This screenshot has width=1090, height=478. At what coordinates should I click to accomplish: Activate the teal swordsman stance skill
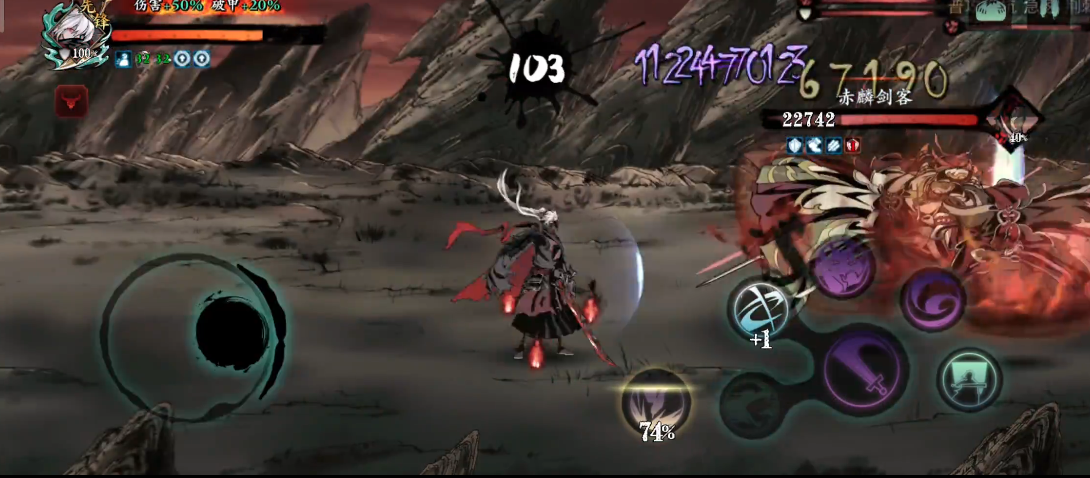pos(969,379)
